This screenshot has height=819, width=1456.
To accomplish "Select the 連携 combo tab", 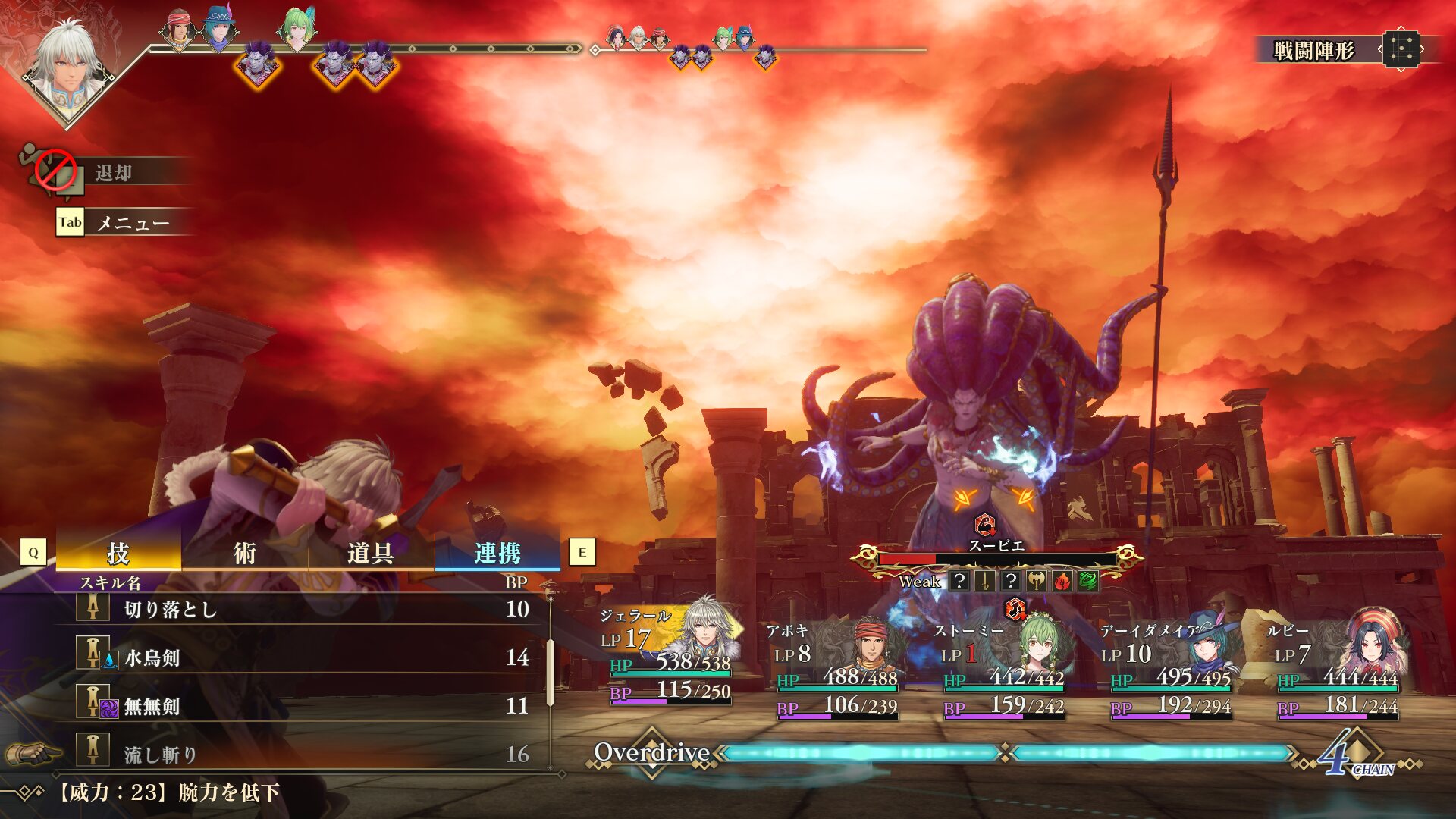I will tap(497, 553).
